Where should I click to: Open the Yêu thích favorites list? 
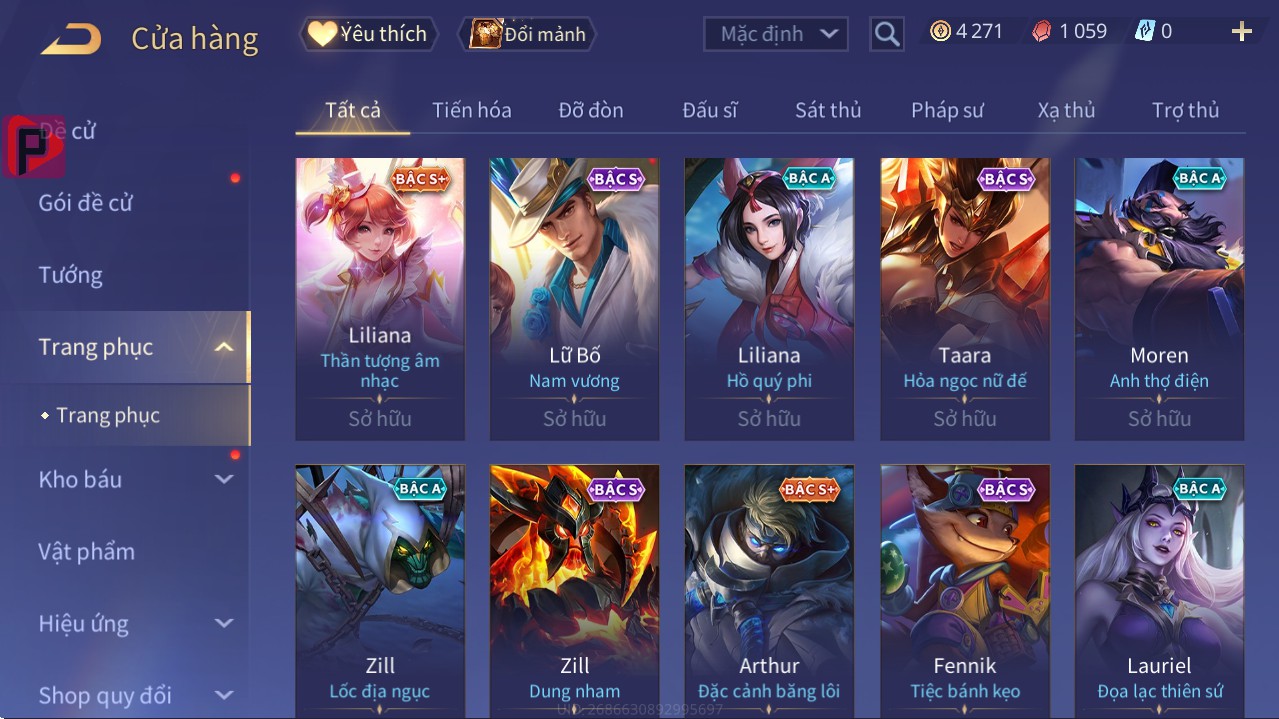[x=367, y=34]
